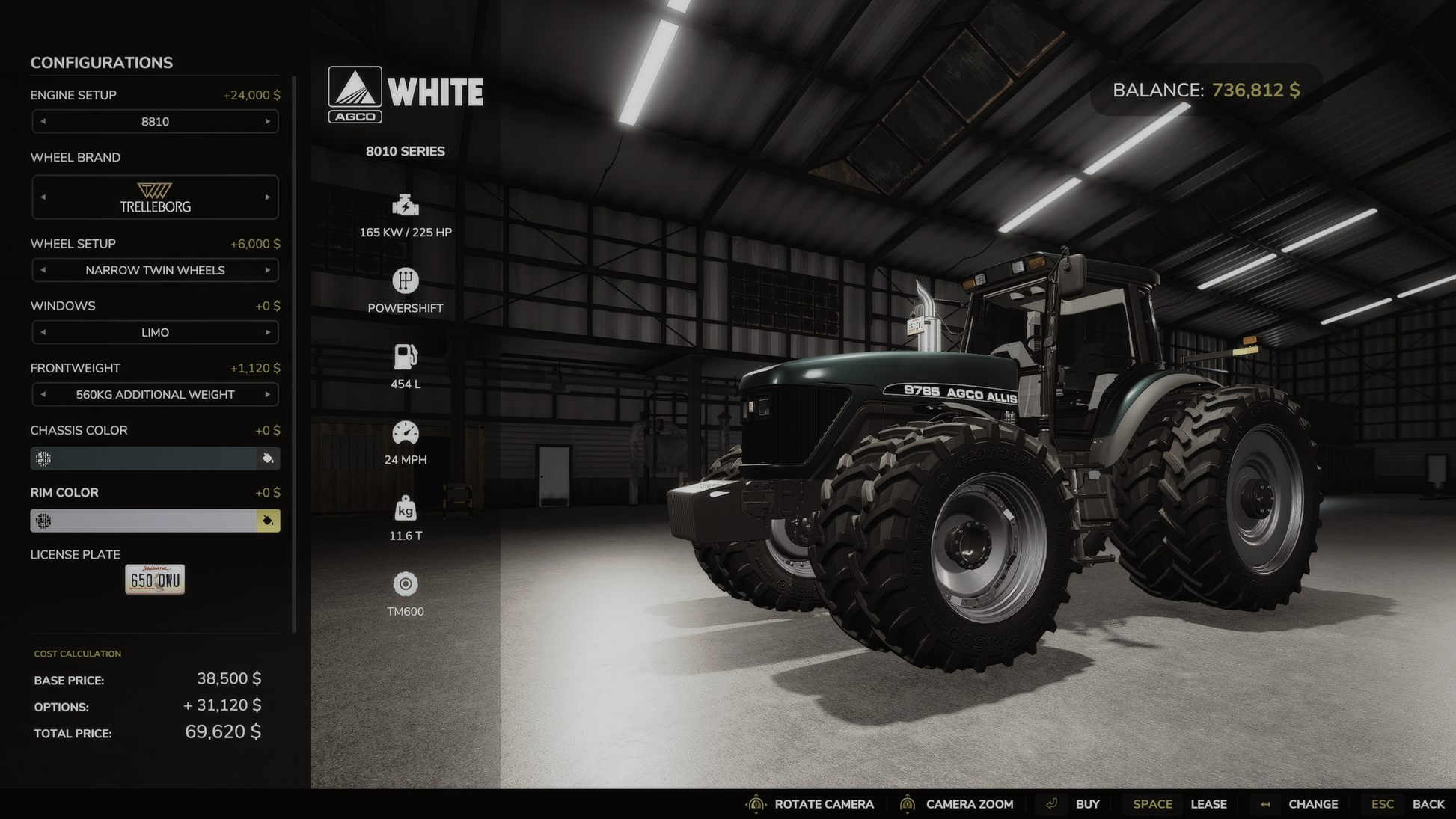The image size is (1456, 819).
Task: Lease the tractor instead
Action: [x=1208, y=804]
